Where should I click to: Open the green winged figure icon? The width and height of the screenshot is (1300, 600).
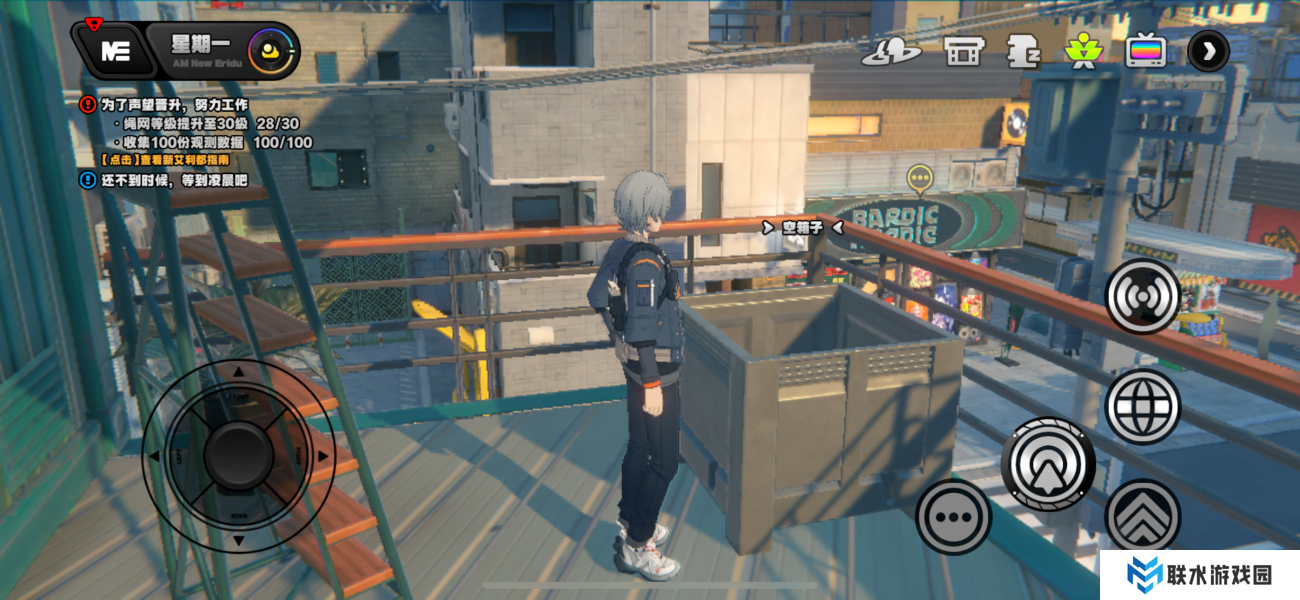[x=1082, y=51]
